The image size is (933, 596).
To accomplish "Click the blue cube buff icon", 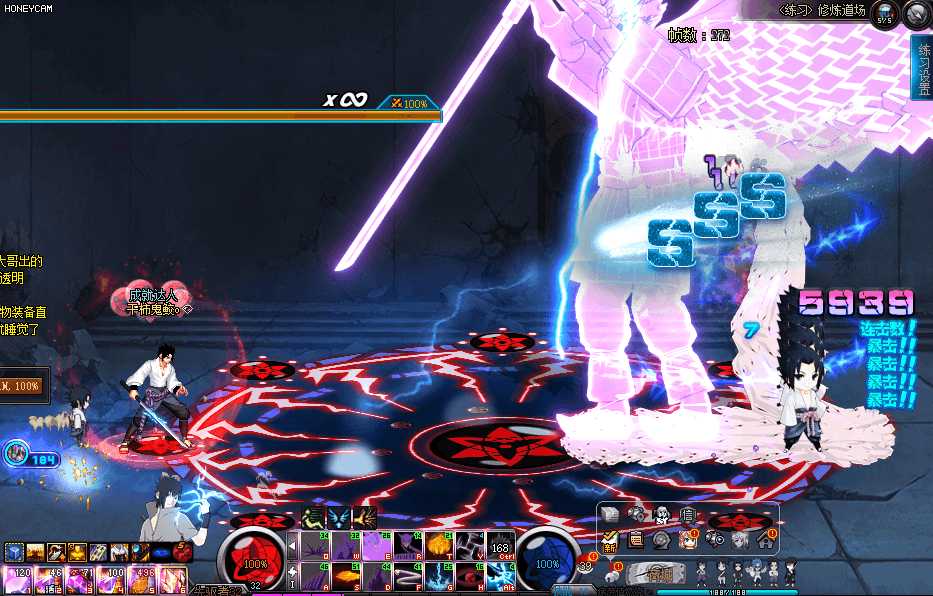I will coord(13,552).
